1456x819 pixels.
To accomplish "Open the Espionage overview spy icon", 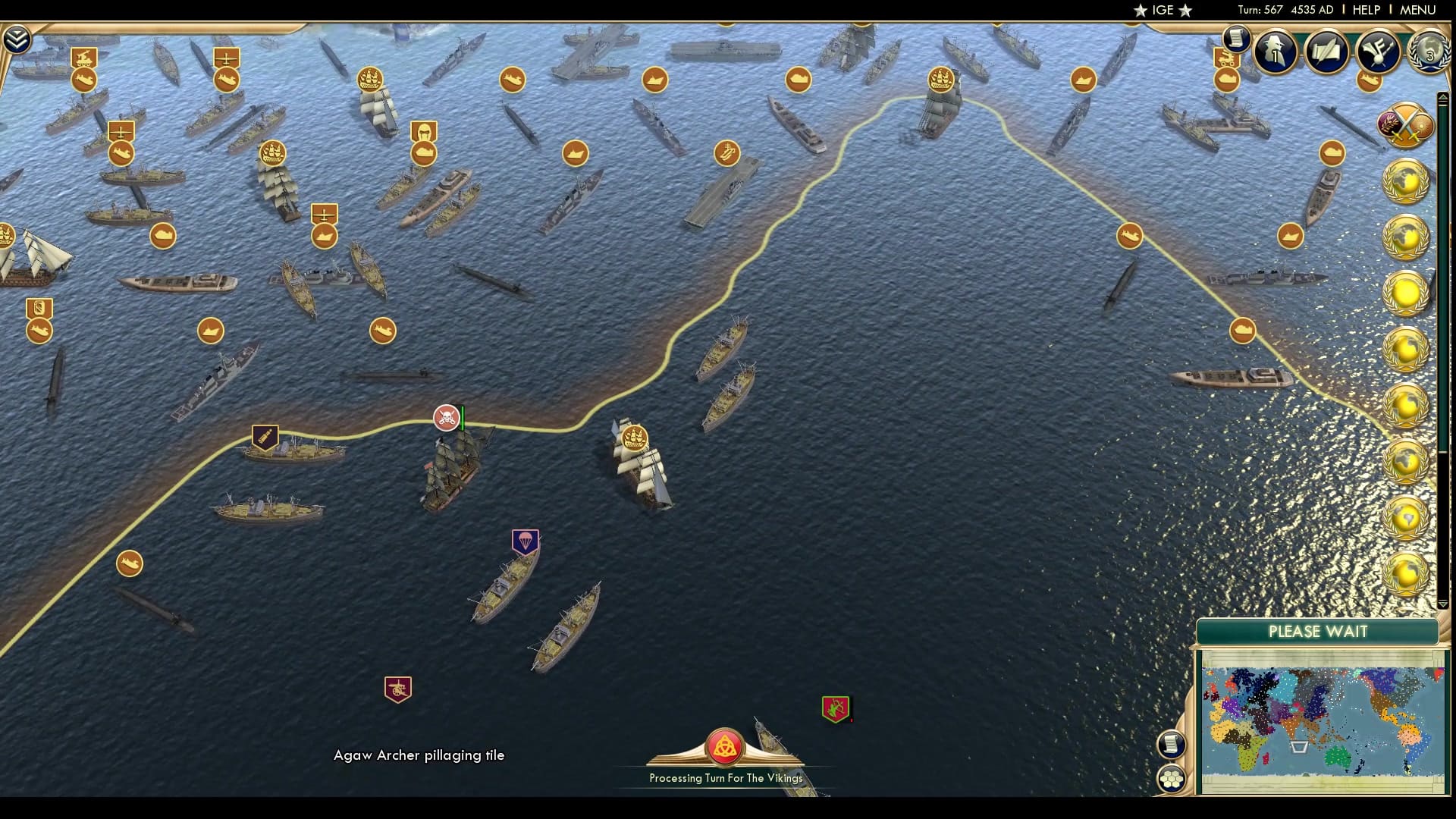I will (x=1275, y=52).
